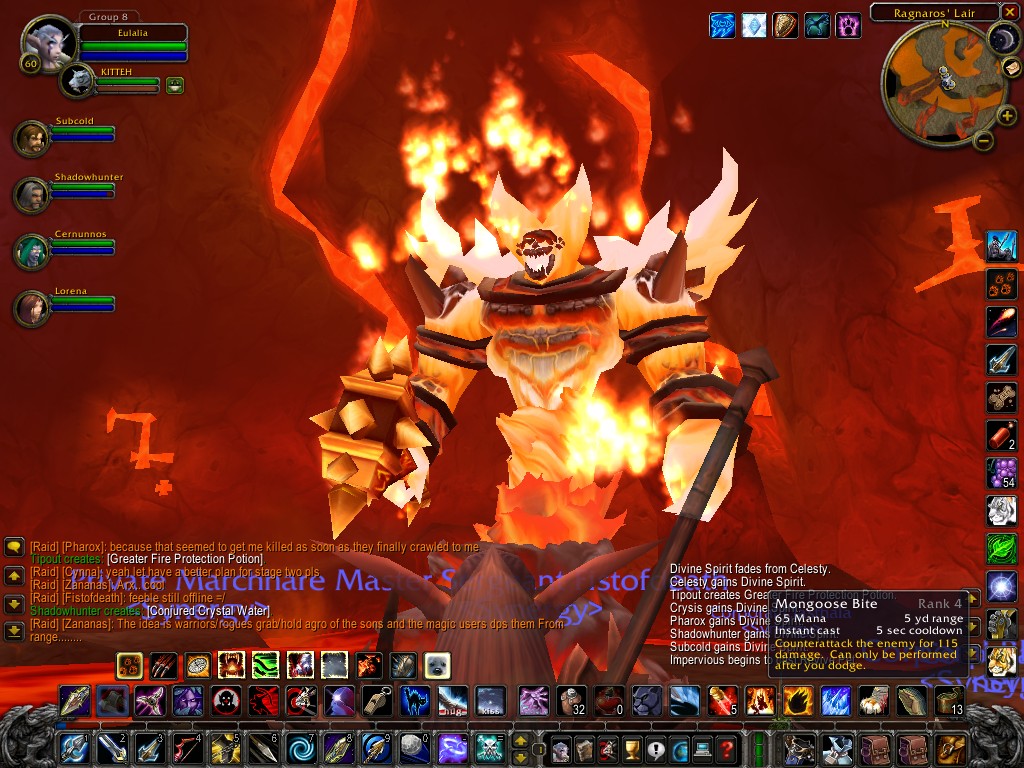Viewport: 1024px width, 768px height.
Task: Target party member Cernunnos
Action: [x=32, y=251]
